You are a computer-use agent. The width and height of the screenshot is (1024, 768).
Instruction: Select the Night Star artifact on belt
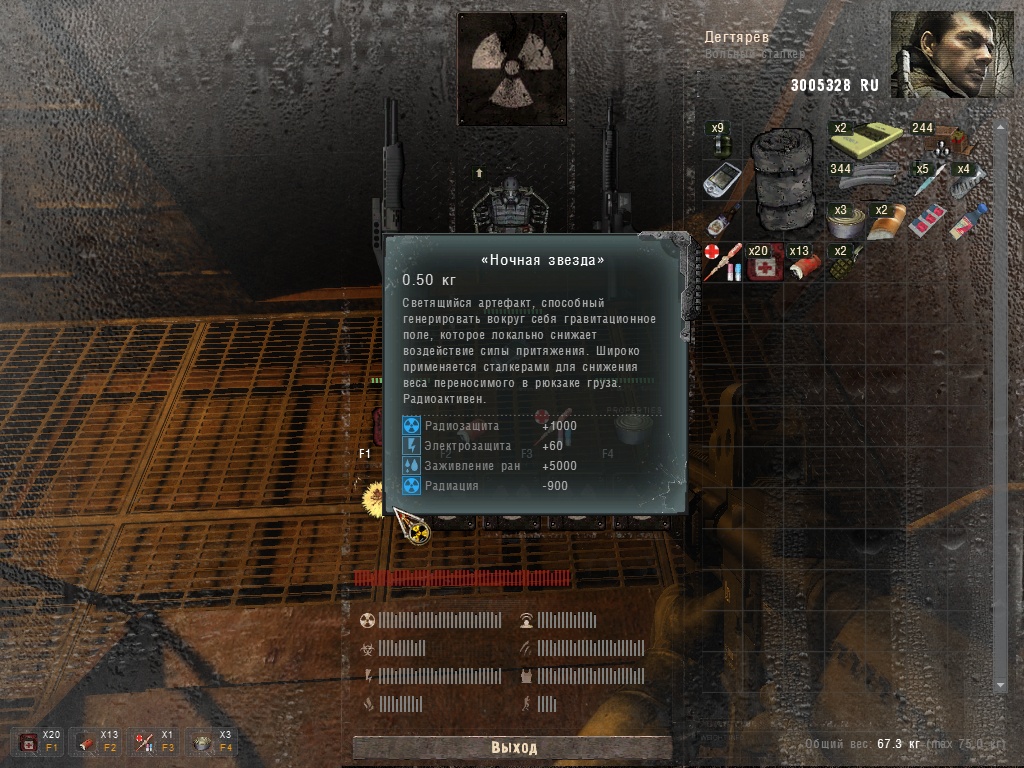tap(375, 497)
